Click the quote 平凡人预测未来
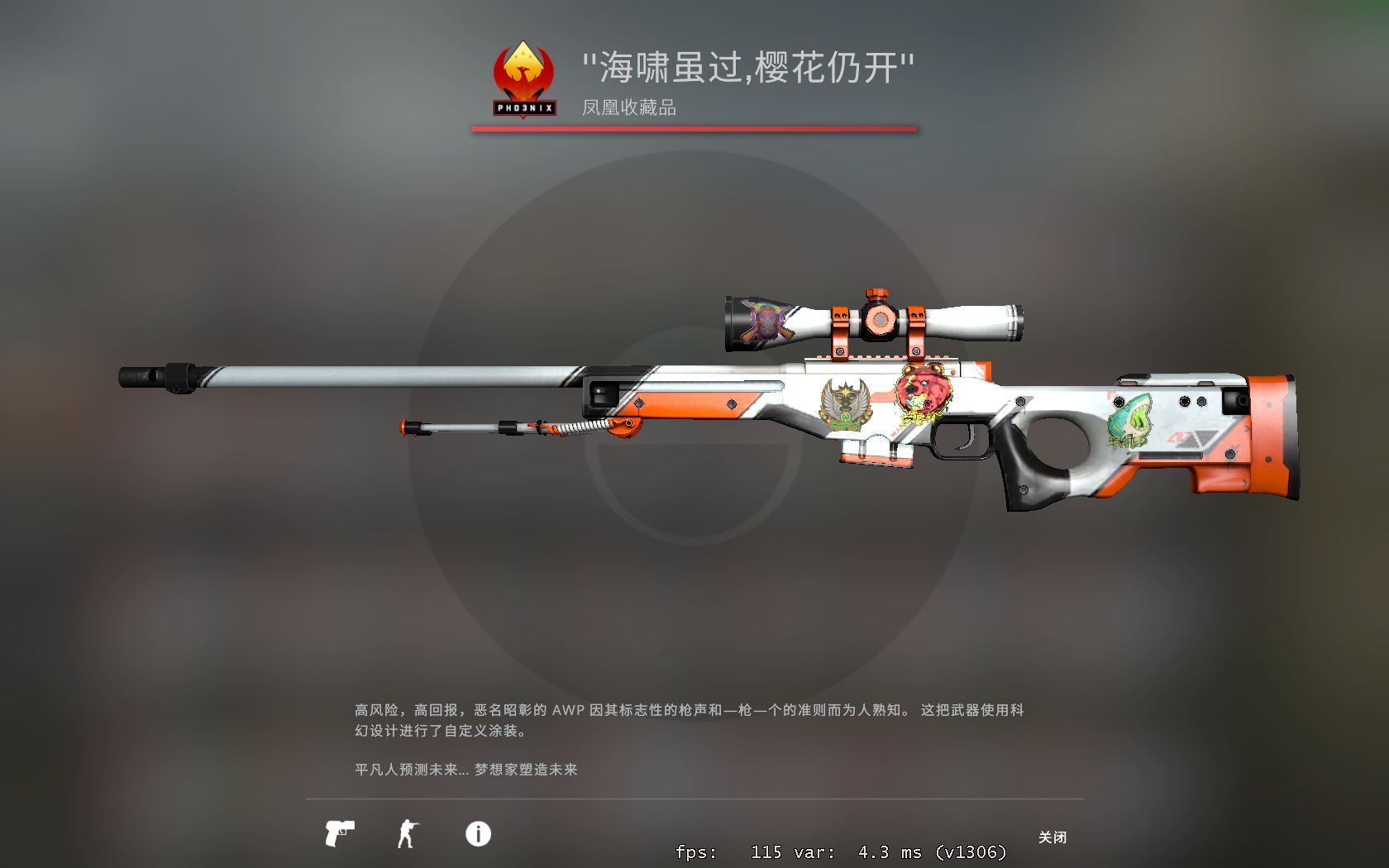Viewport: 1389px width, 868px height. (413, 768)
